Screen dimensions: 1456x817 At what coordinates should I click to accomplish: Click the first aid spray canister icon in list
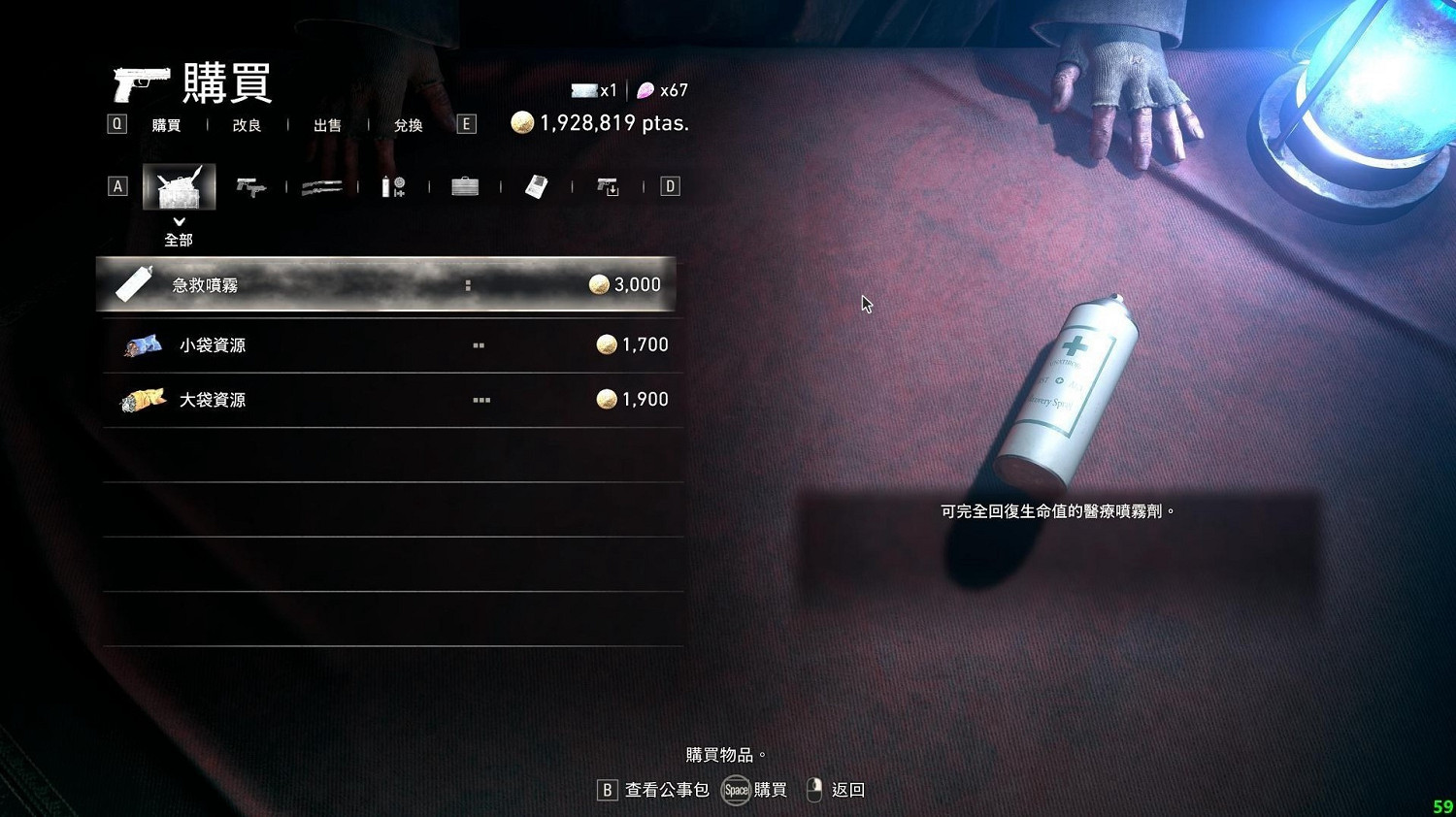coord(132,283)
